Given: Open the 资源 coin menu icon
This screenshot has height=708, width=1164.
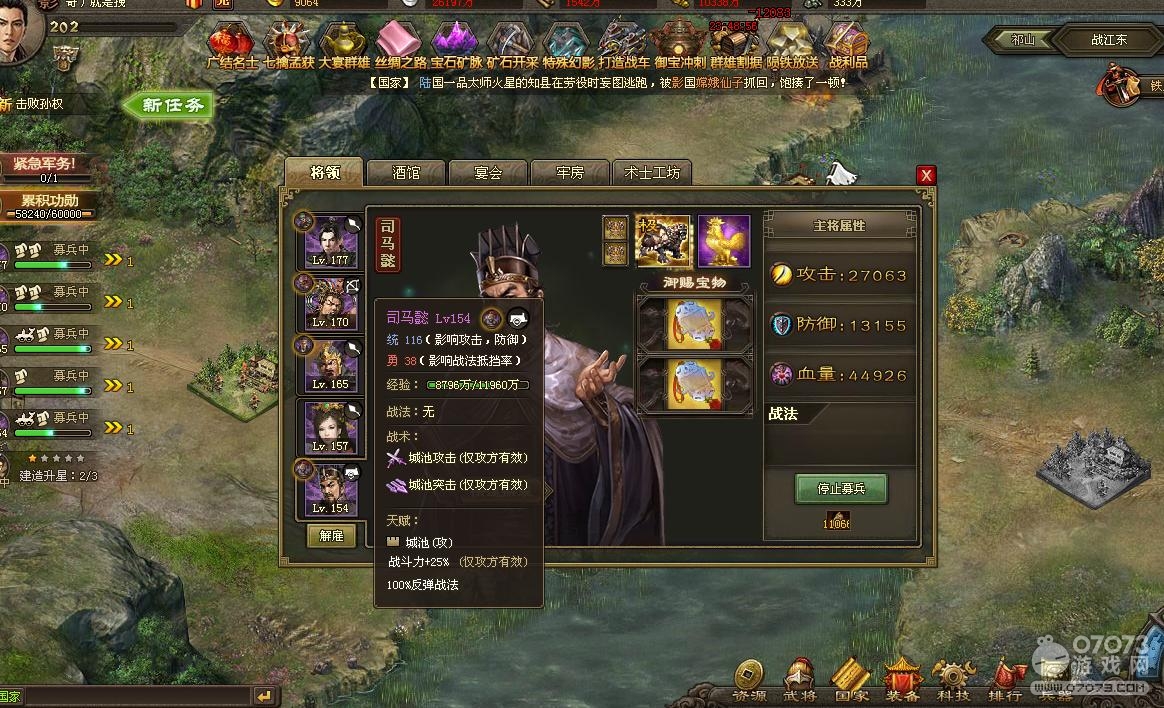Looking at the screenshot, I should (x=750, y=680).
